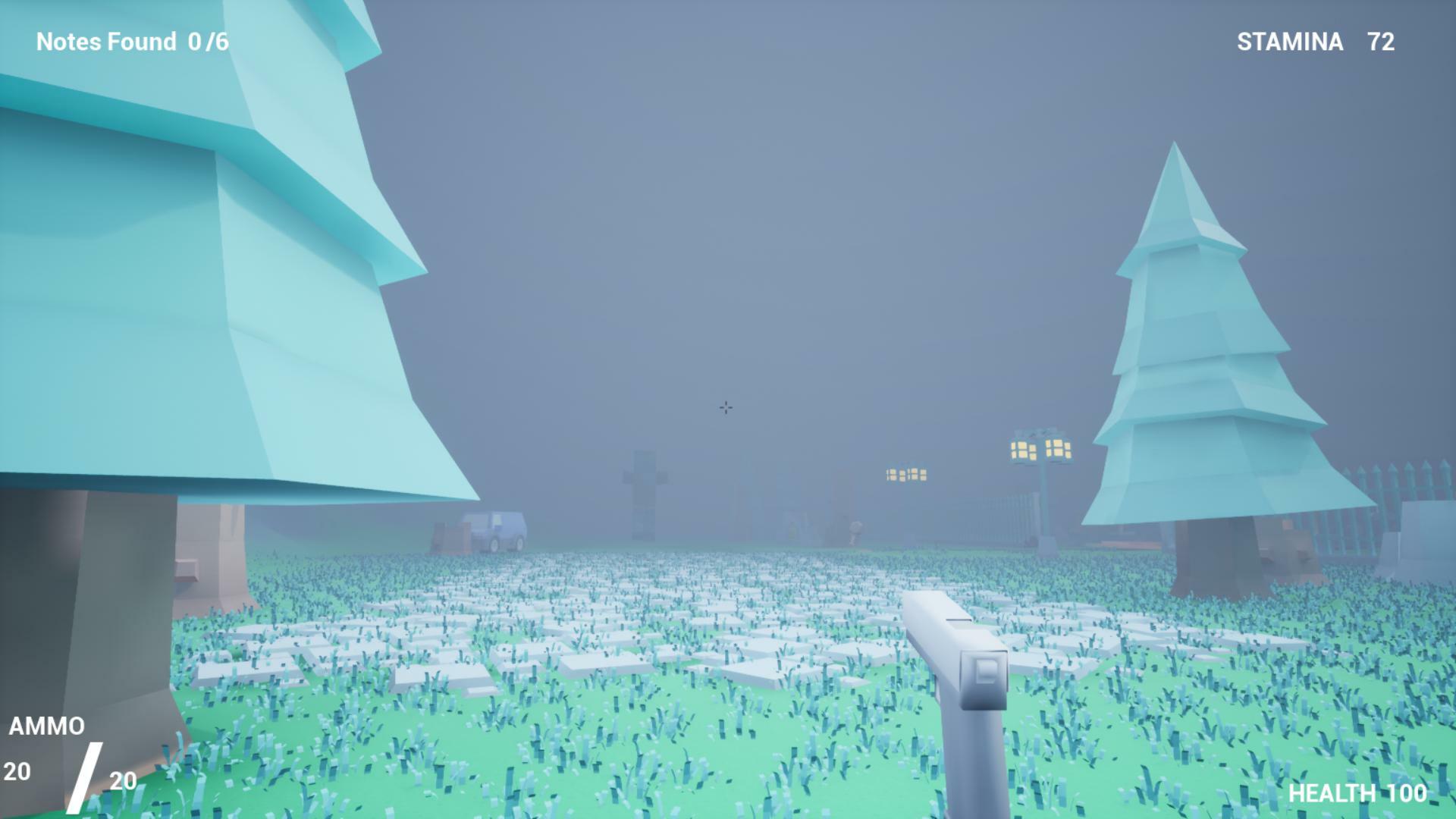
Task: Click the Notes Found 0/6 counter
Action: click(133, 42)
